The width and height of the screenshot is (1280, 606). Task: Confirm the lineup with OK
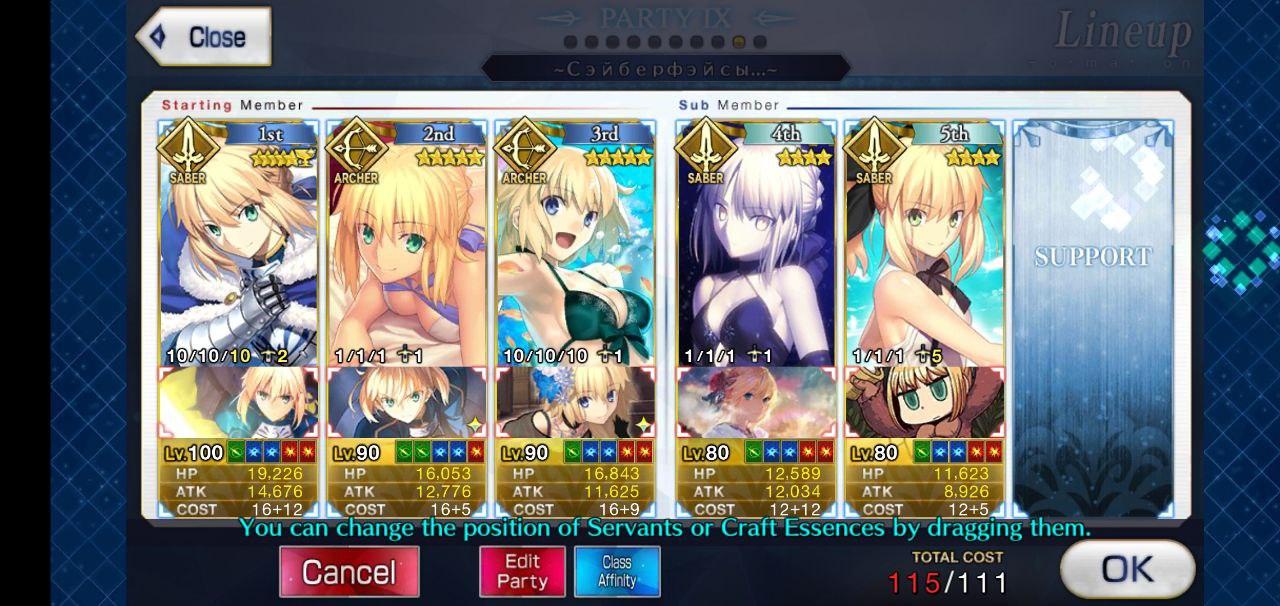[1127, 570]
